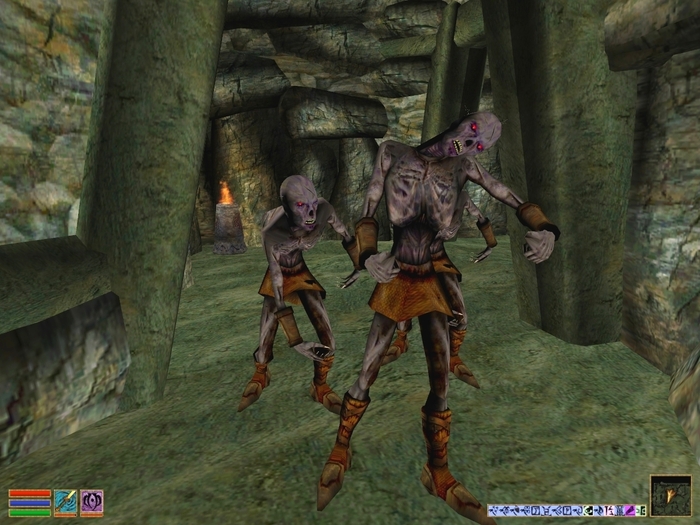Open the purple active spell icon
The height and width of the screenshot is (525, 700).
[x=92, y=502]
